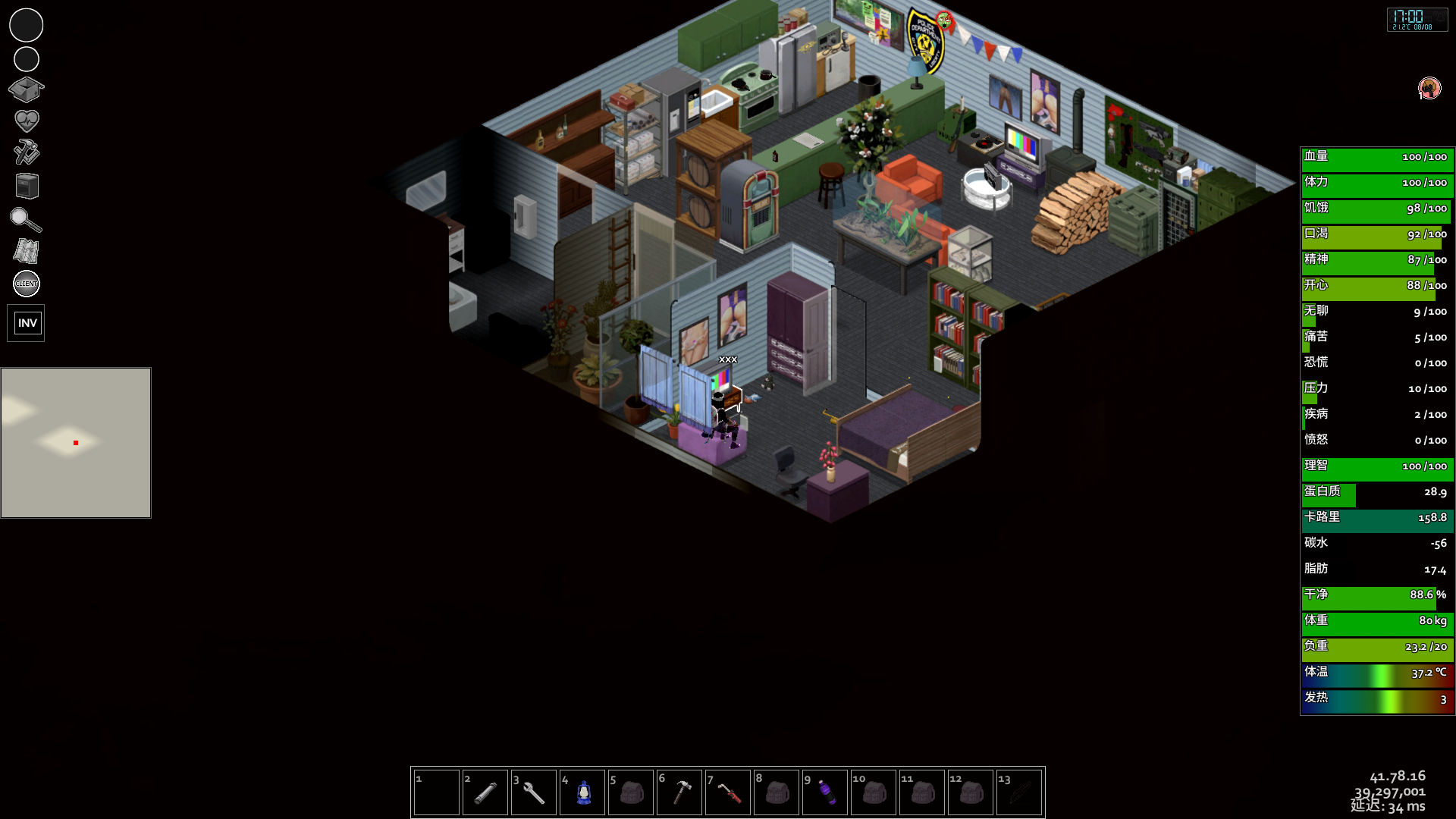1456x819 pixels.
Task: Open the map icon in the left sidebar
Action: point(26,251)
